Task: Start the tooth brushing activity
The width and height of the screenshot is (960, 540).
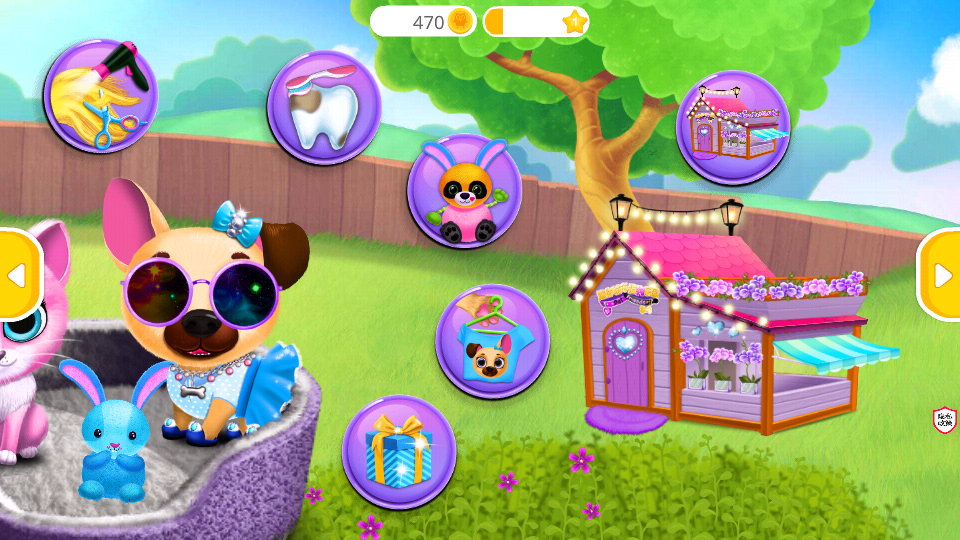Action: (x=324, y=107)
